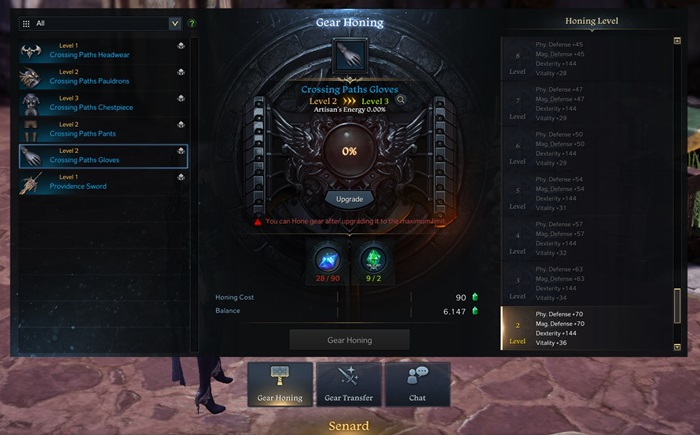This screenshot has height=435, width=700.
Task: Click the Gear Honing confirm button
Action: (x=349, y=340)
